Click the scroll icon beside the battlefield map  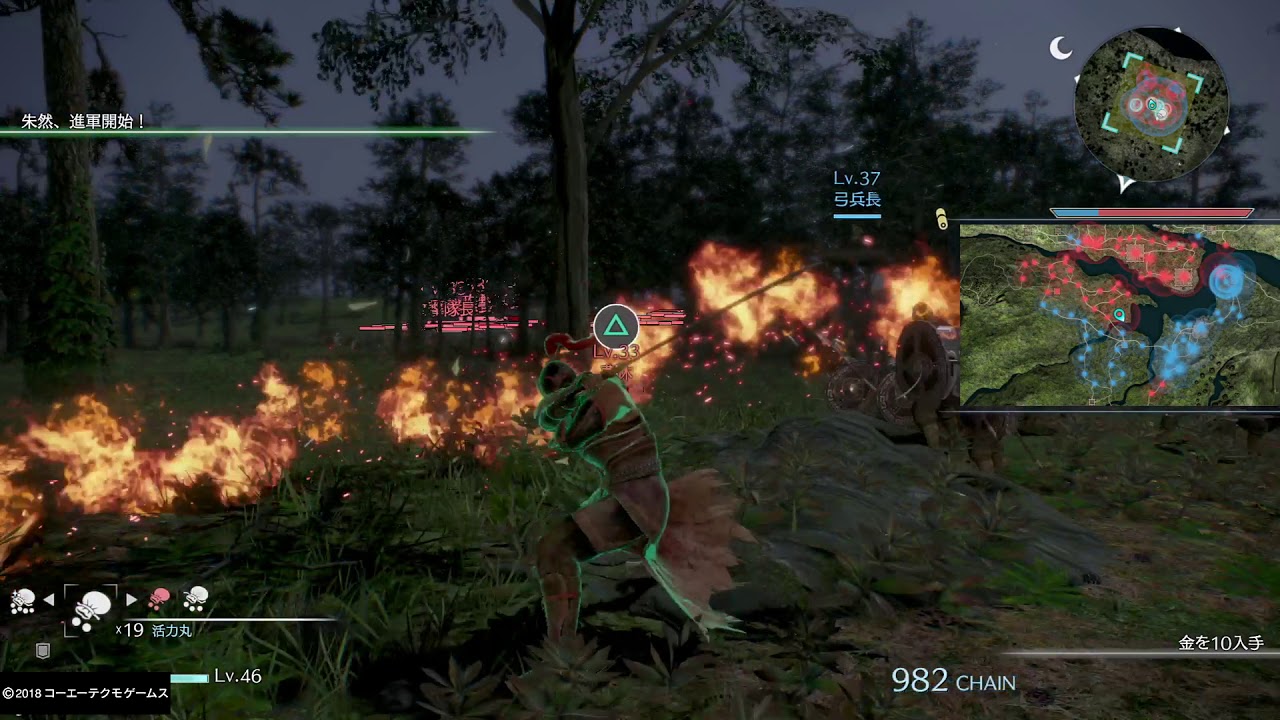pyautogui.click(x=941, y=218)
